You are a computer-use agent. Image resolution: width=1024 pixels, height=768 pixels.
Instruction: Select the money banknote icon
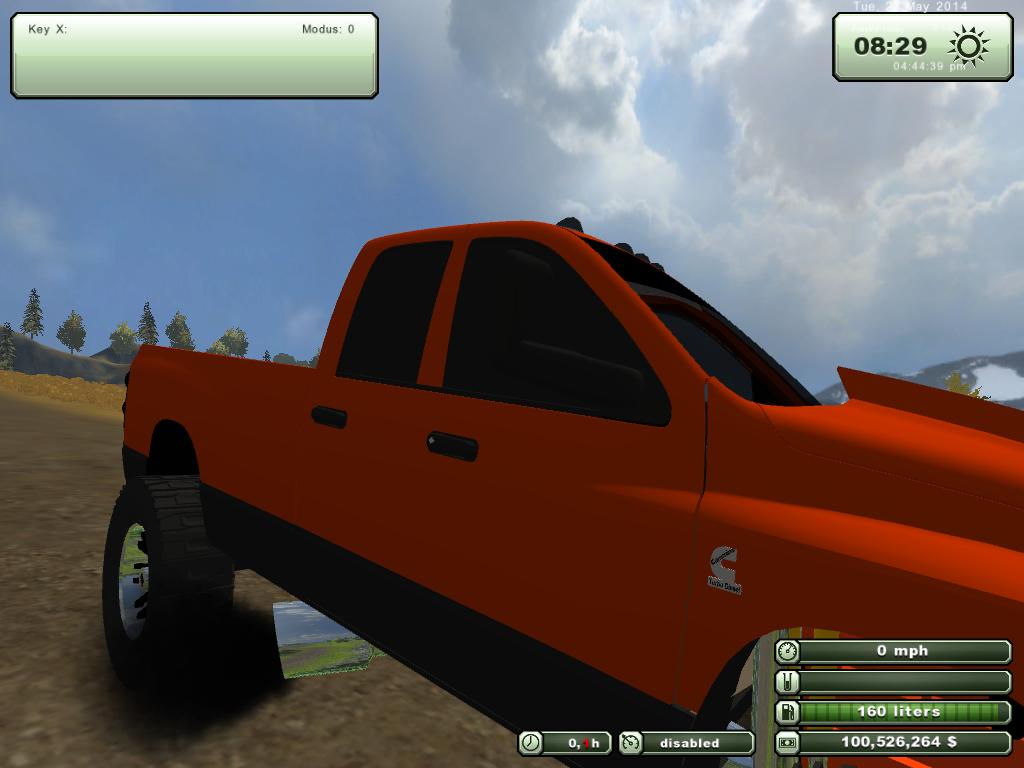coord(788,743)
